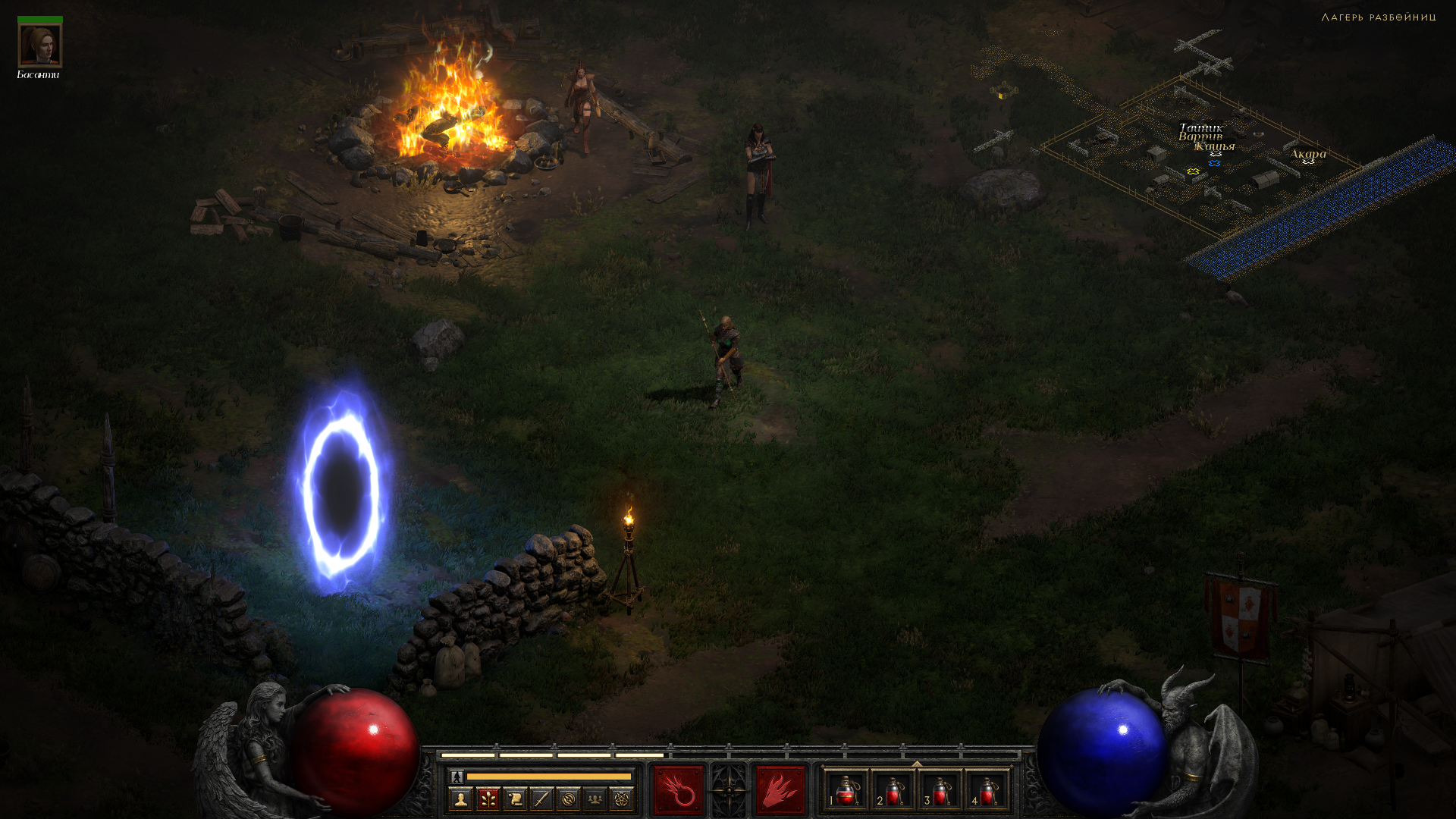Toggle the run/walk button beside stamina bar
Viewport: 1456px width, 819px height.
click(x=457, y=777)
